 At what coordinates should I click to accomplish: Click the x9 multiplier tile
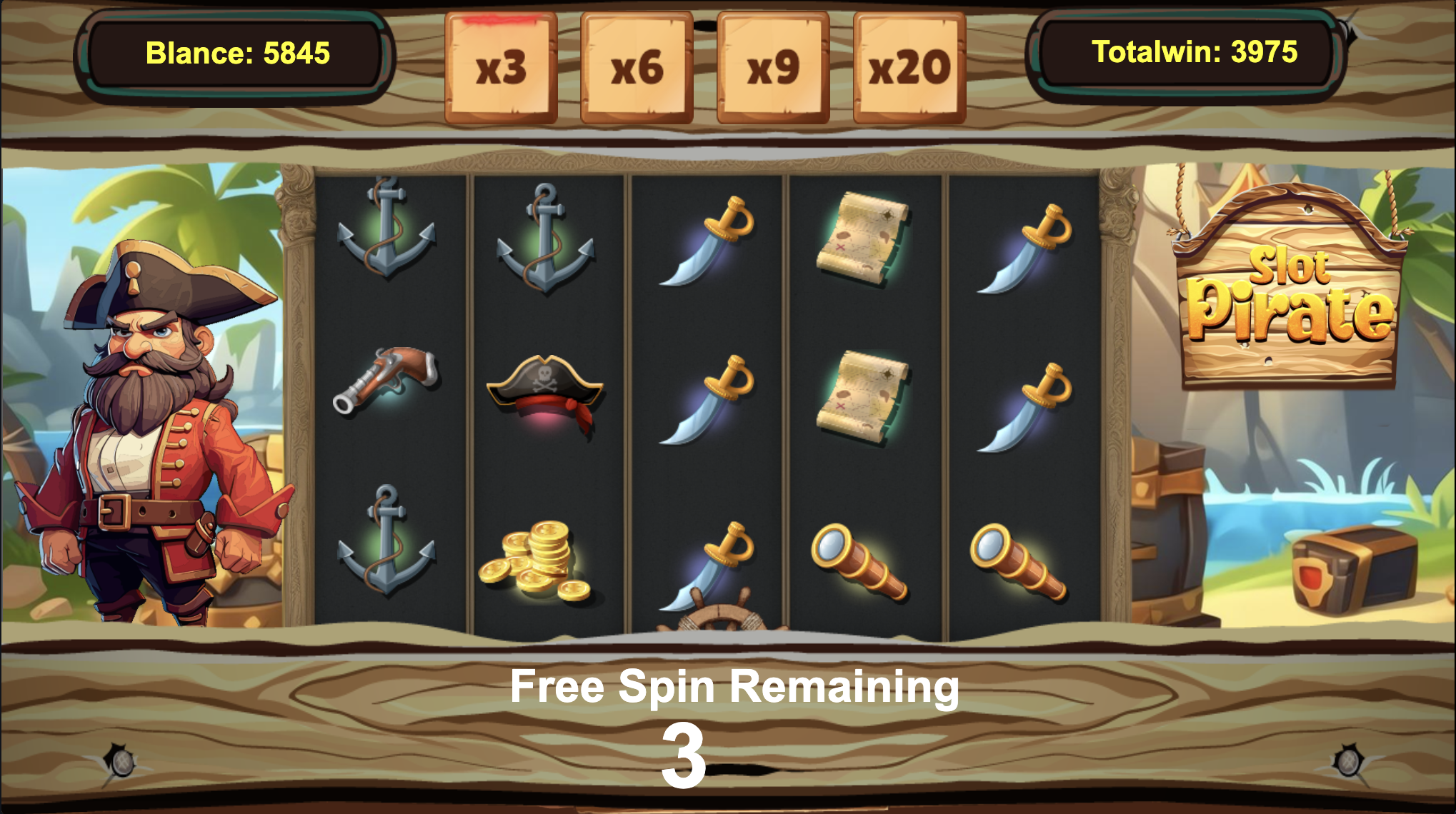pyautogui.click(x=773, y=68)
